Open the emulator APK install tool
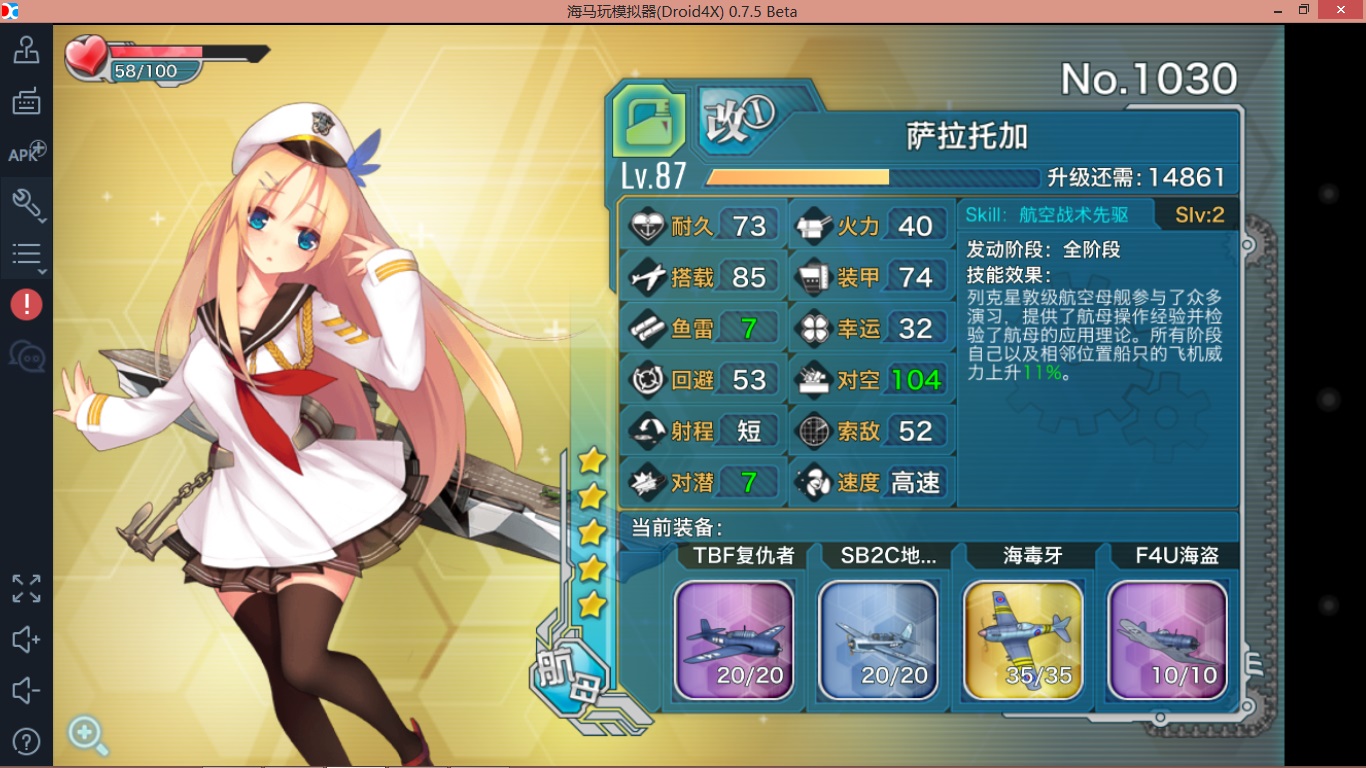This screenshot has width=1366, height=768. point(26,153)
